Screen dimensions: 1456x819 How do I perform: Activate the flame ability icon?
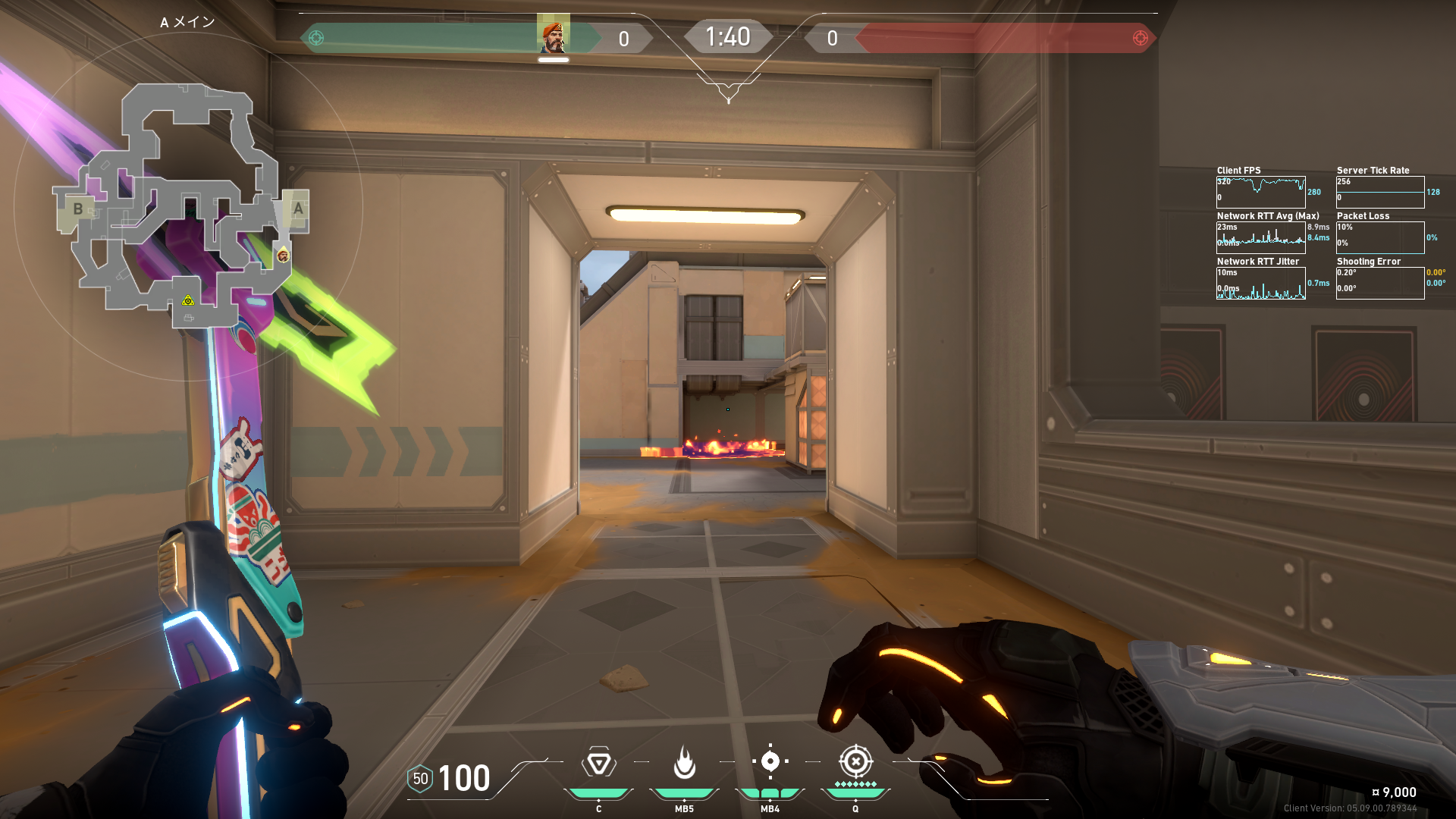(x=684, y=762)
